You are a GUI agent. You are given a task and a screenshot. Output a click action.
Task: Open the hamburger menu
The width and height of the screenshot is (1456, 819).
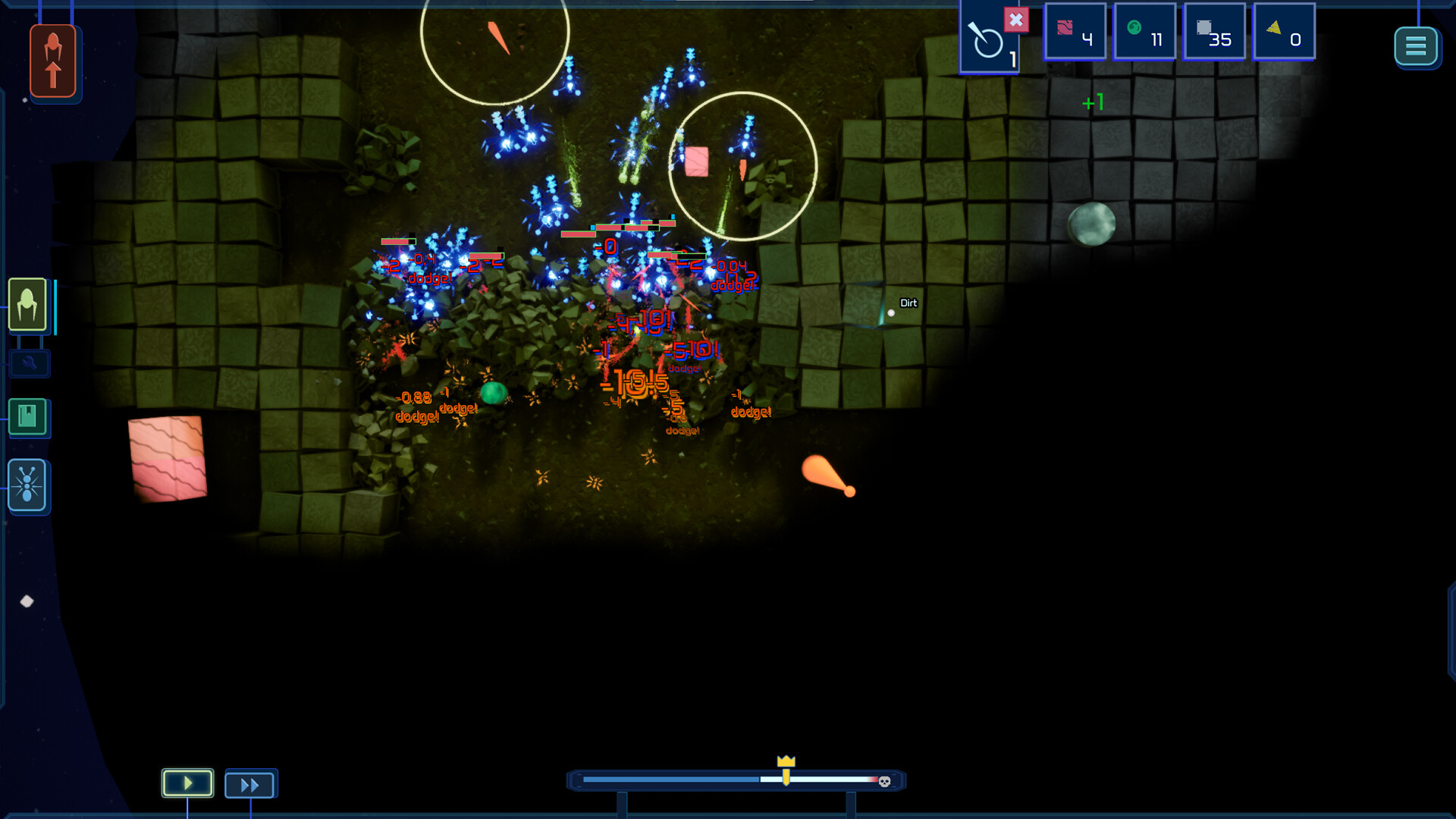[1417, 47]
